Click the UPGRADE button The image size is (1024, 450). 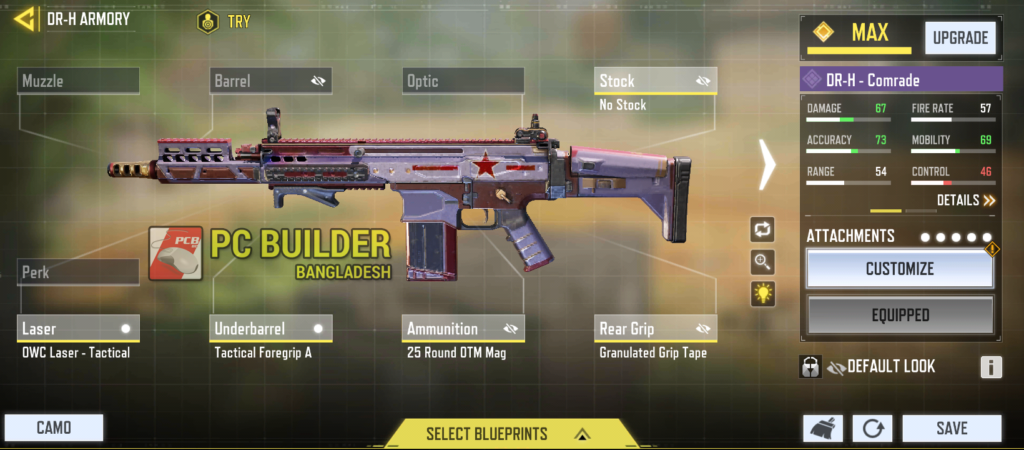pyautogui.click(x=960, y=38)
